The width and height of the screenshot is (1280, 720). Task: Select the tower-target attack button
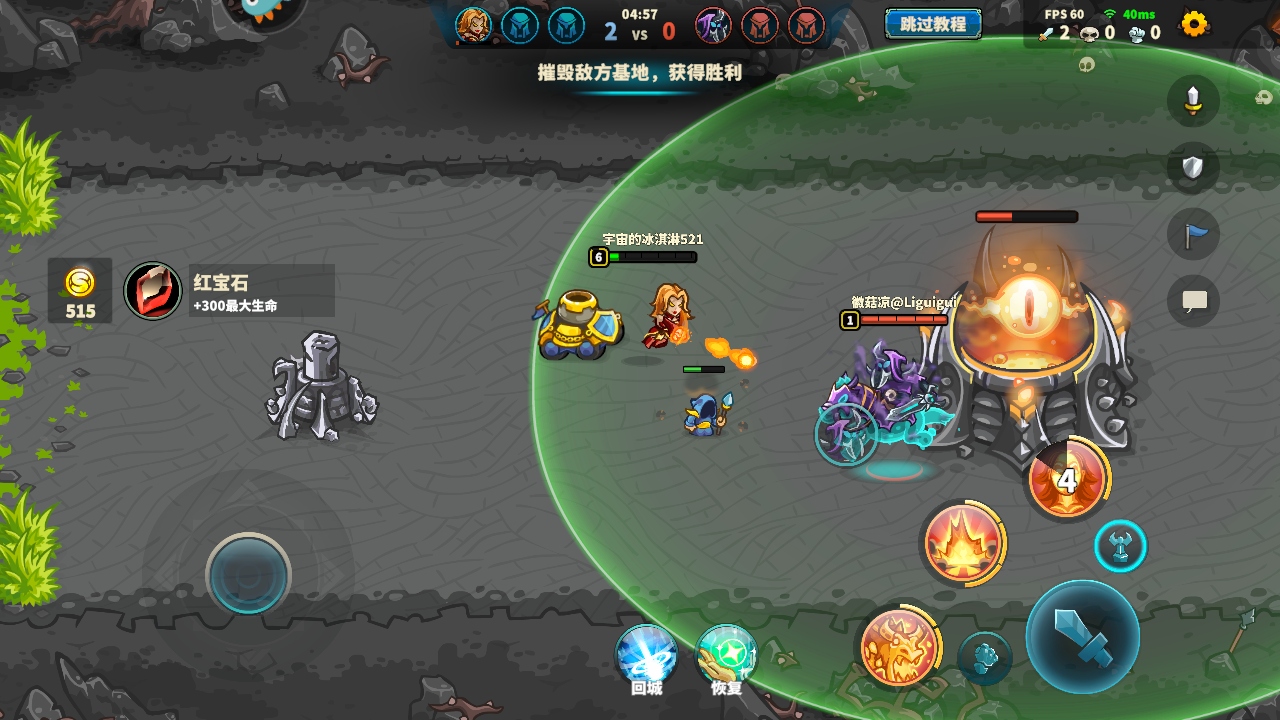[x=1120, y=547]
